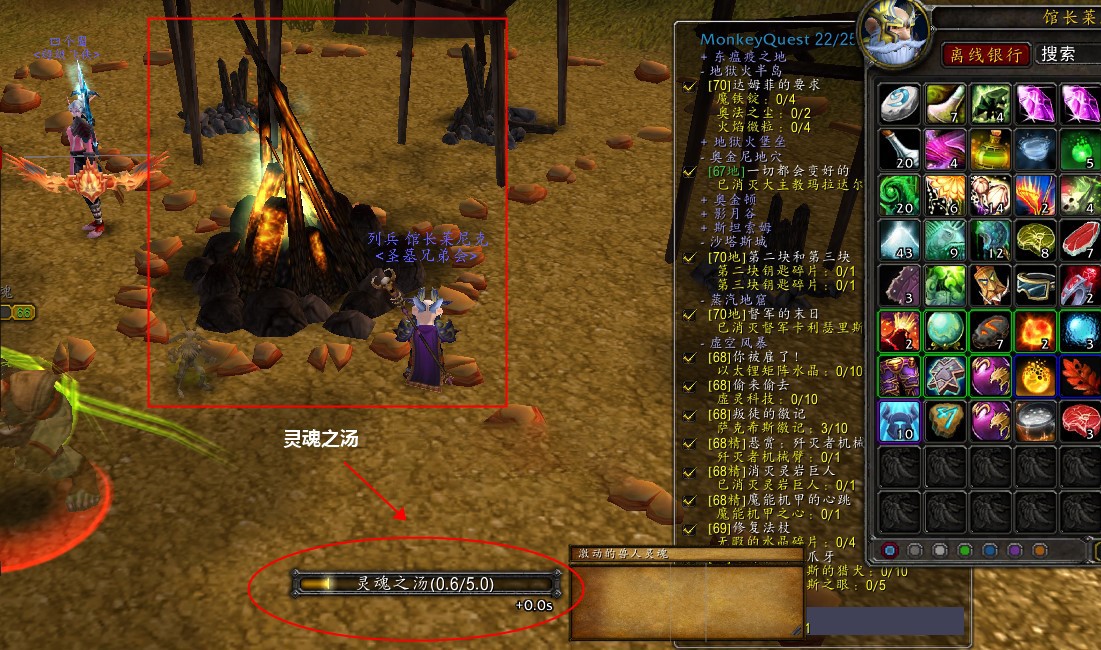Collapse the 地狱火半岛 zone header

coord(745,71)
